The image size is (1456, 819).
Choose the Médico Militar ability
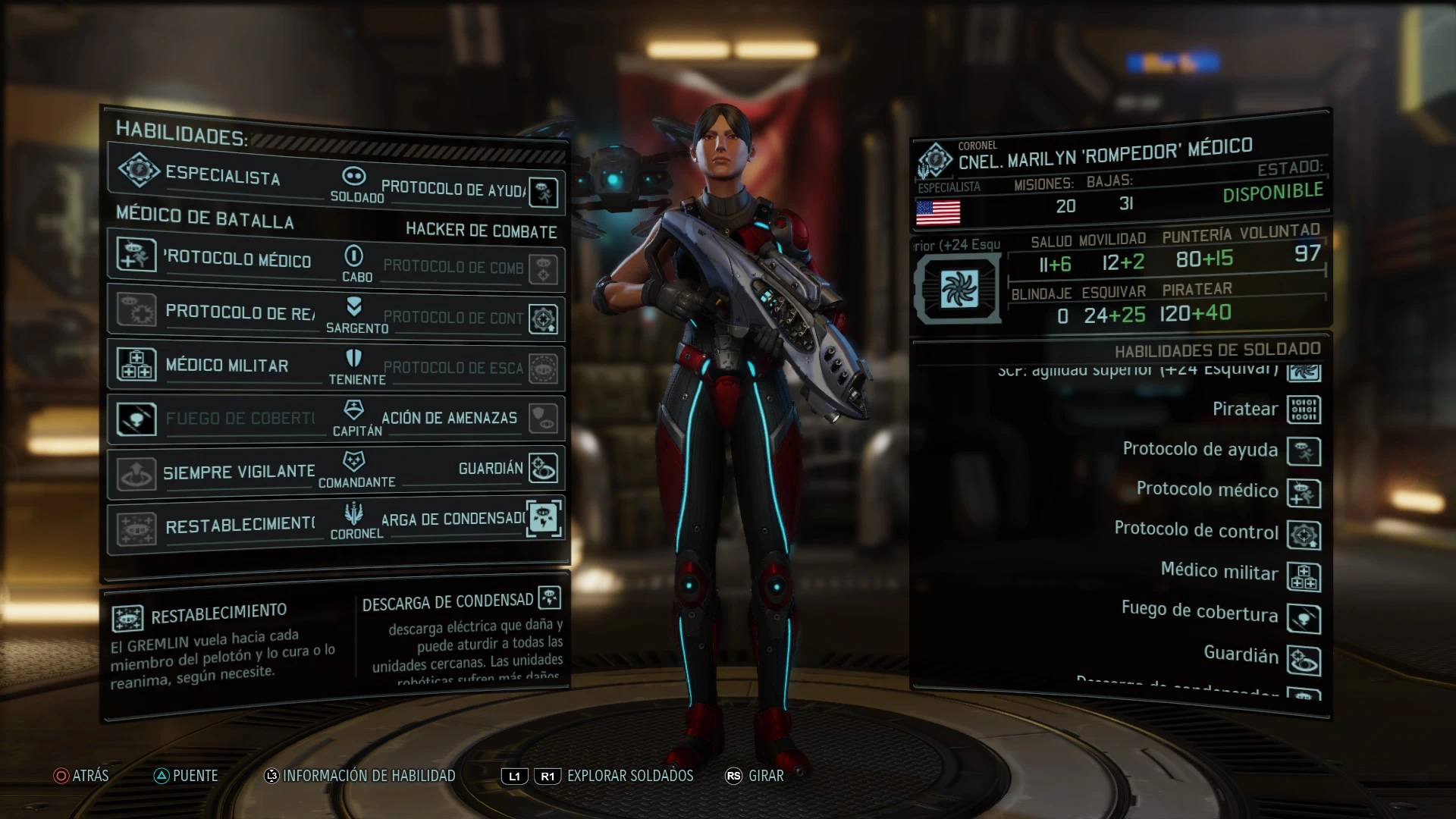[x=220, y=366]
